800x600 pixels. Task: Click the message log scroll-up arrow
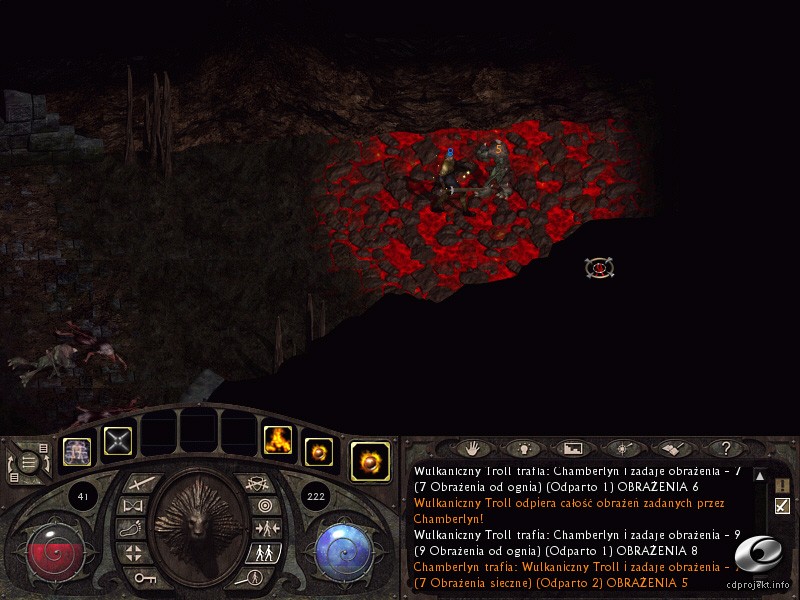click(759, 478)
